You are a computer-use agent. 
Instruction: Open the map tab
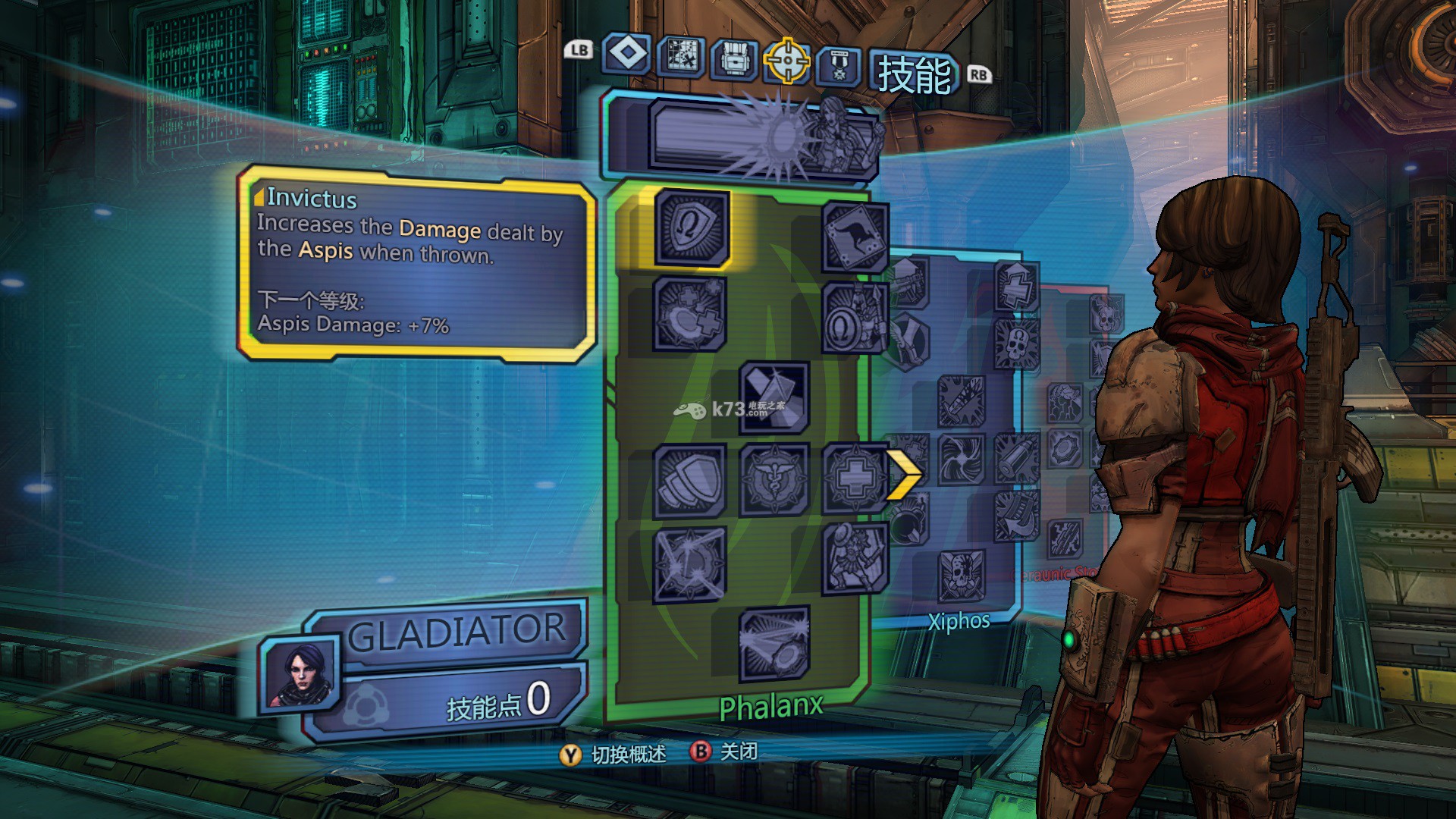tap(681, 56)
